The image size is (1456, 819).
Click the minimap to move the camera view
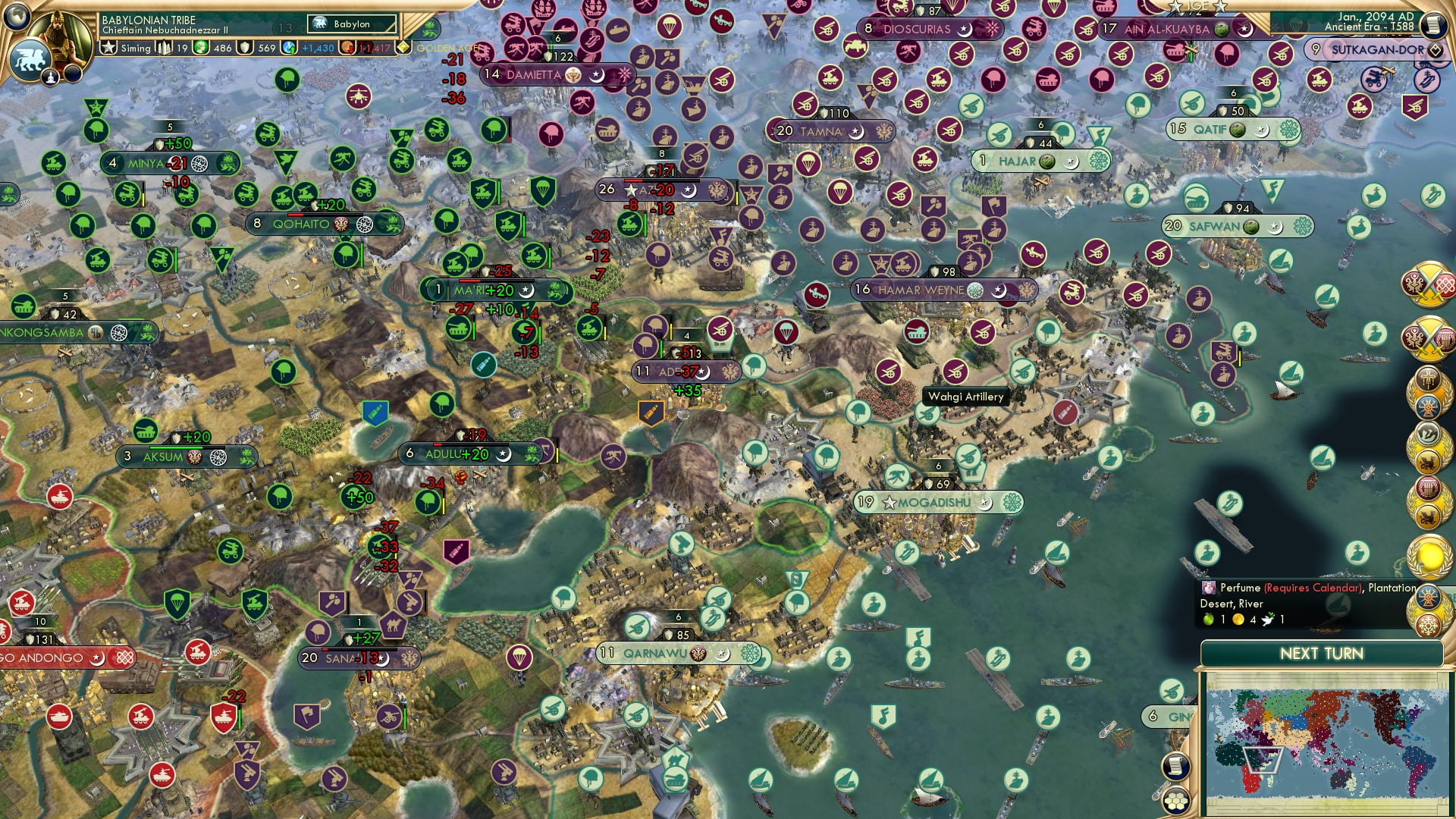point(1331,743)
